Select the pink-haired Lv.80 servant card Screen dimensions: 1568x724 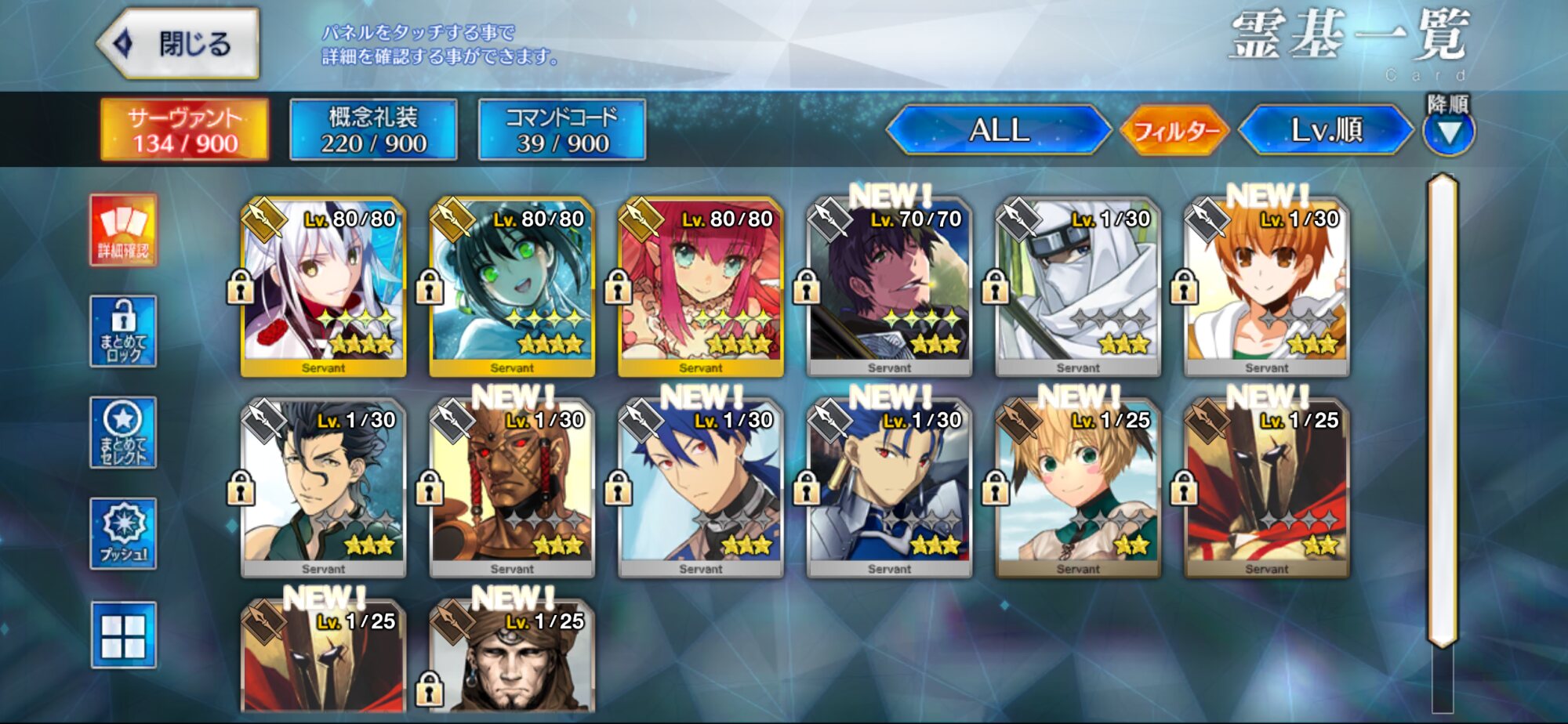(701, 287)
